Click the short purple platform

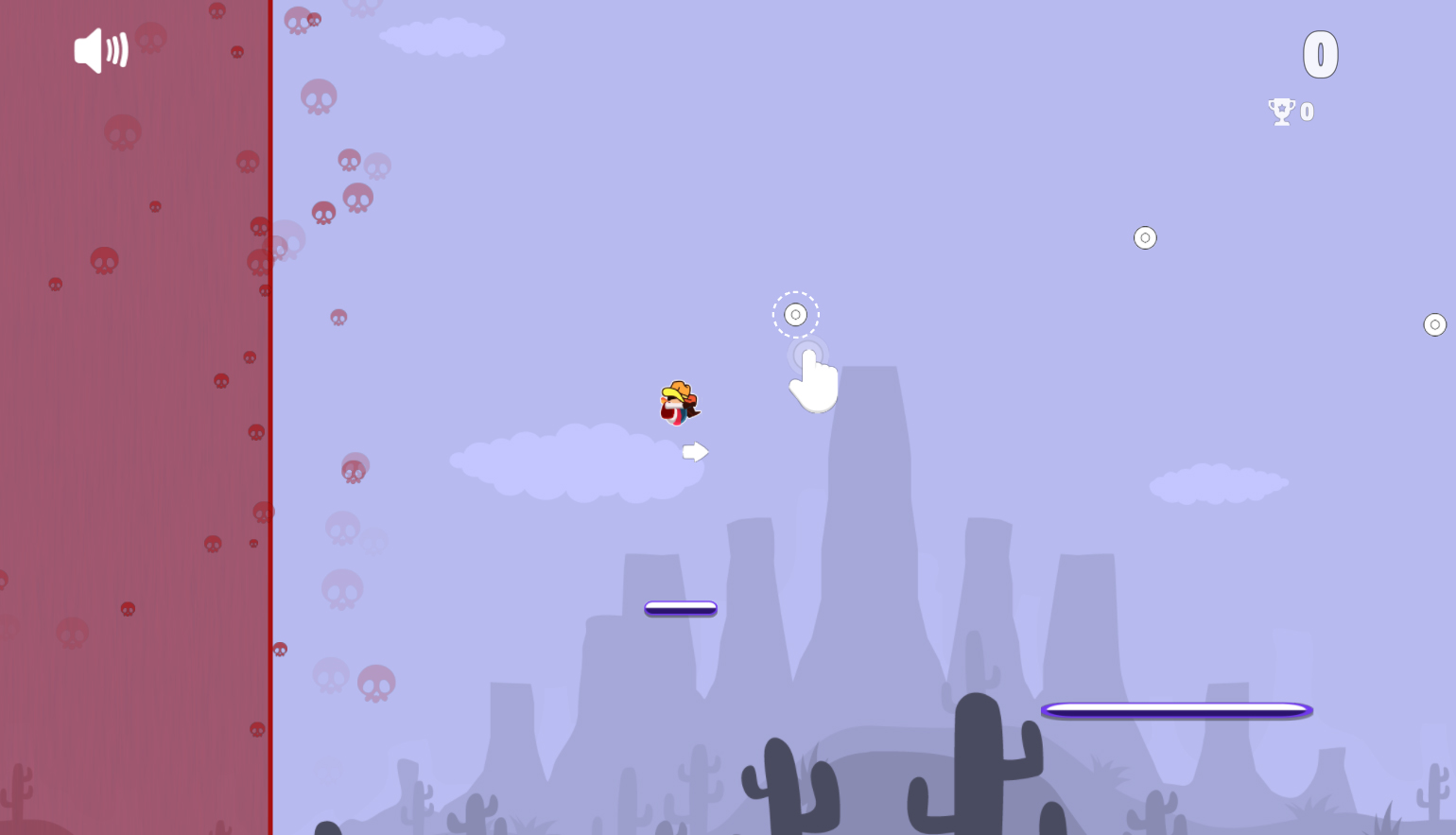[x=680, y=608]
